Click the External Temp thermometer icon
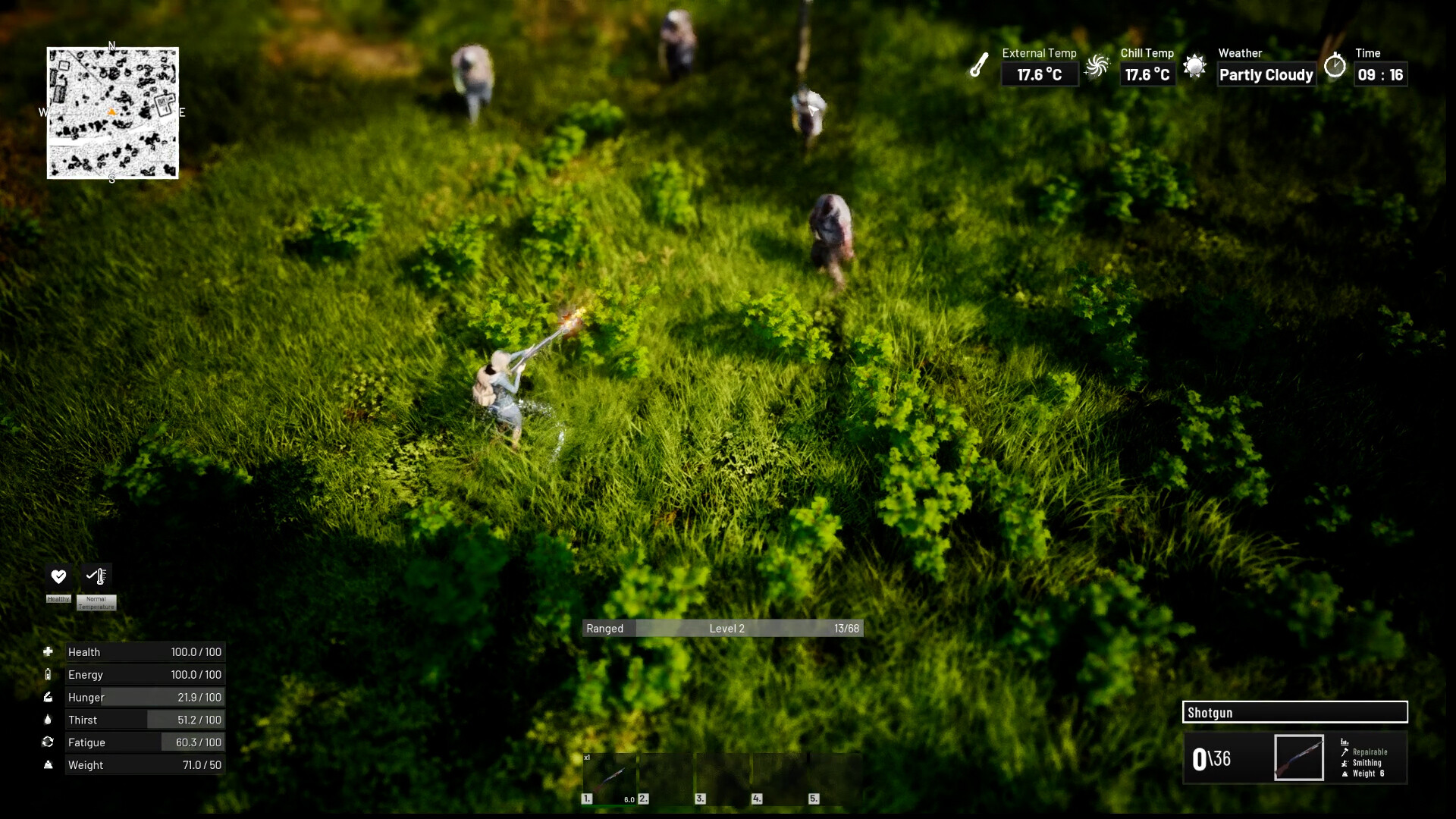 pos(979,65)
